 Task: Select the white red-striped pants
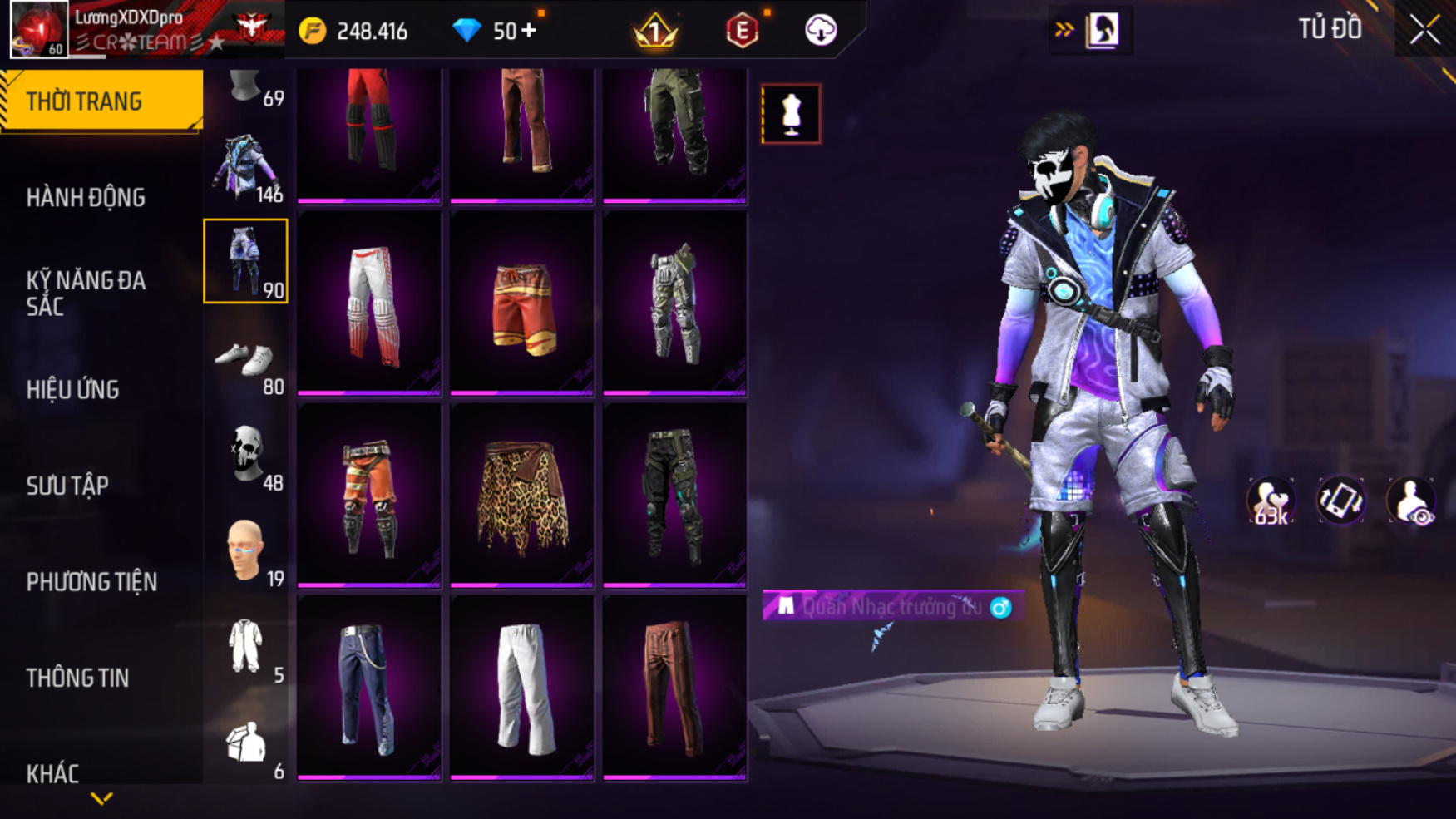369,304
